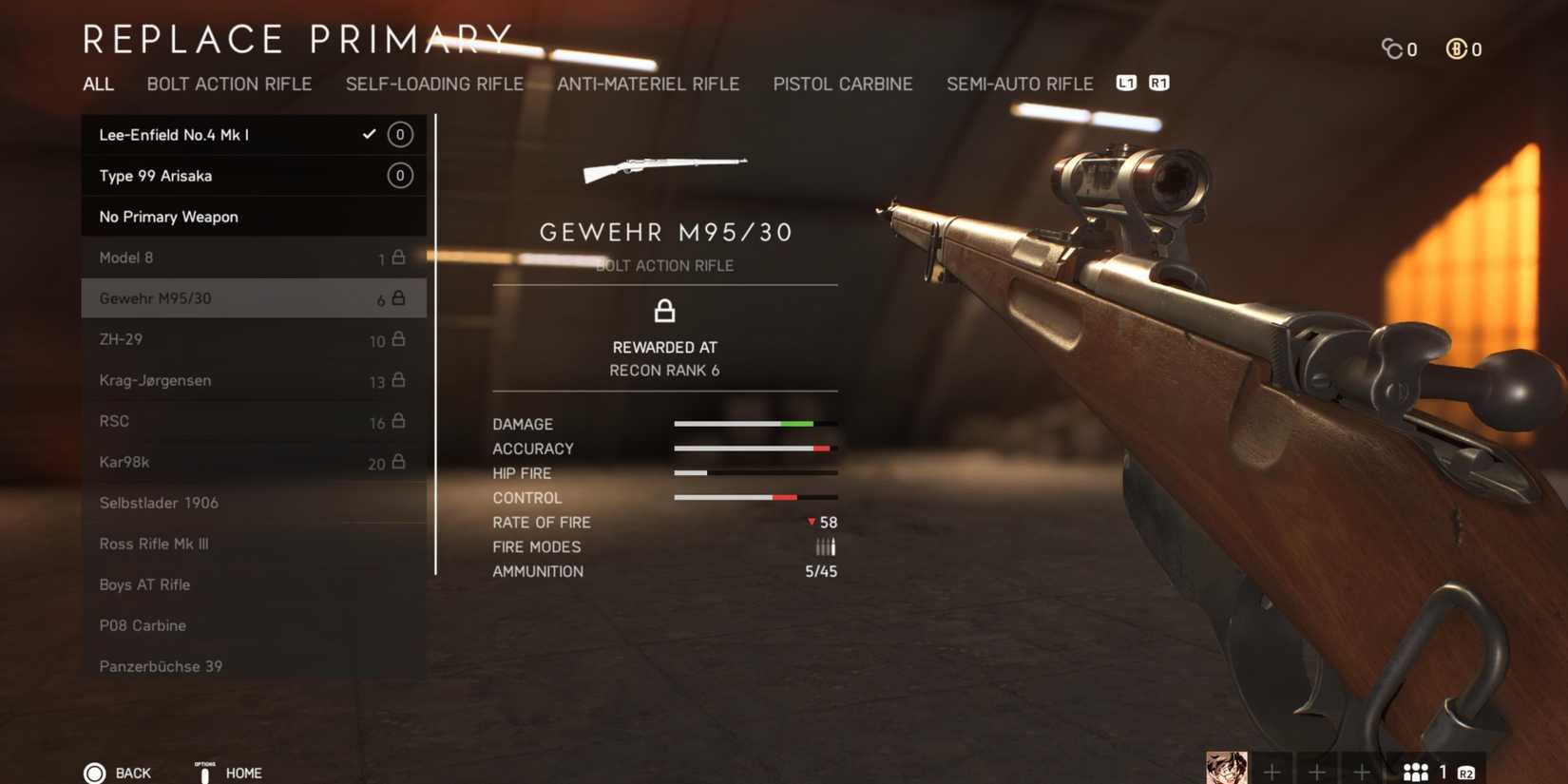The height and width of the screenshot is (784, 1568).
Task: Click the squad members icon near R2
Action: 1416,770
